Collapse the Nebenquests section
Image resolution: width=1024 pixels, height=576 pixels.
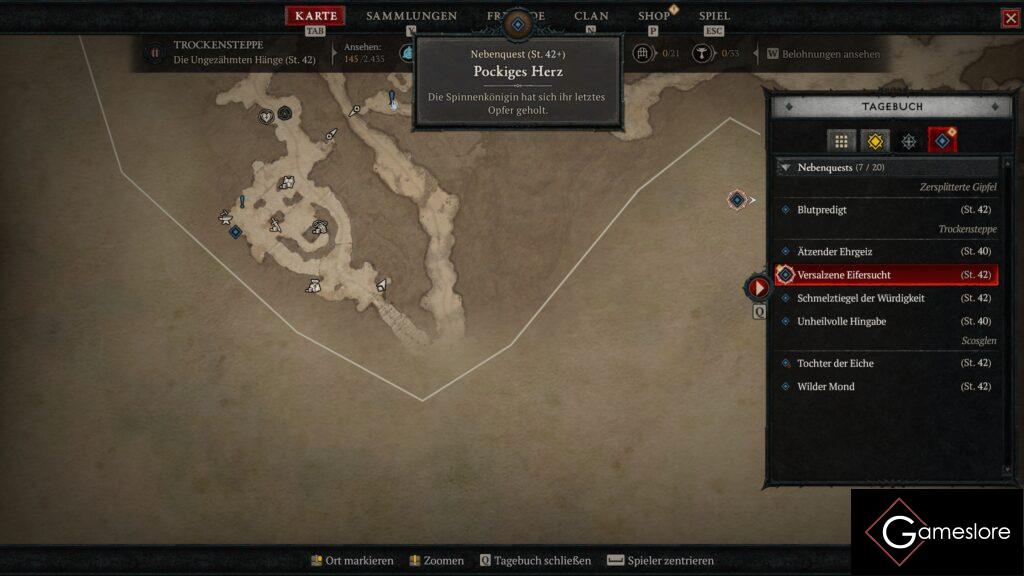pos(786,168)
